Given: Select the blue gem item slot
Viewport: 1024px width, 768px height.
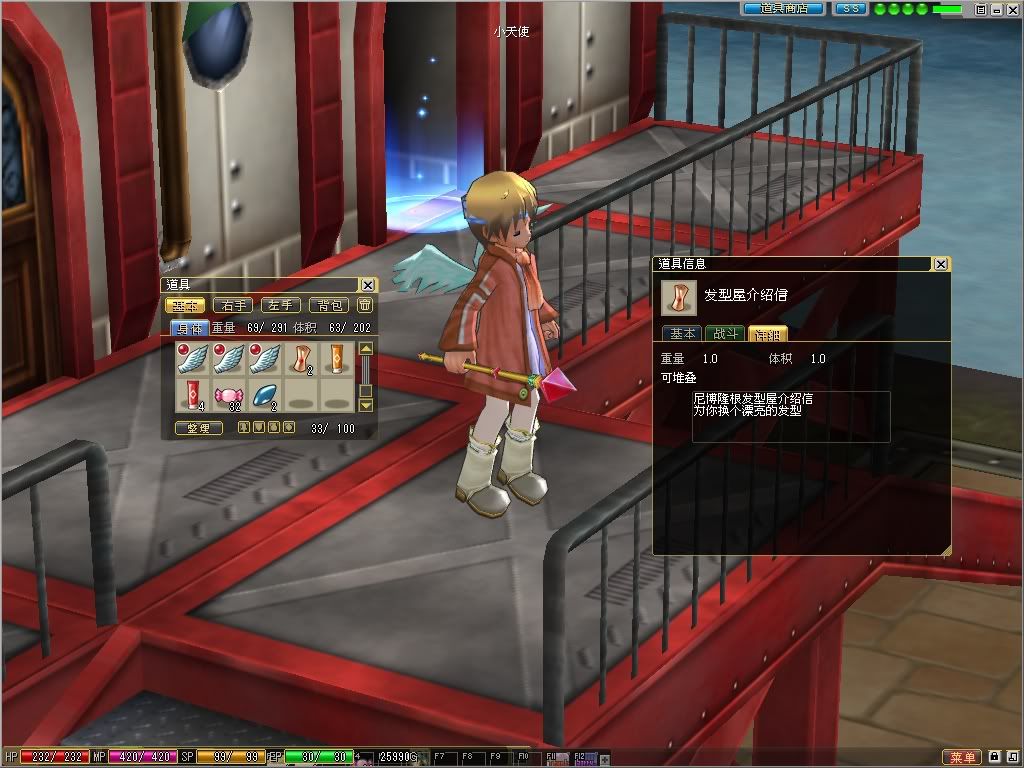Looking at the screenshot, I should [265, 394].
